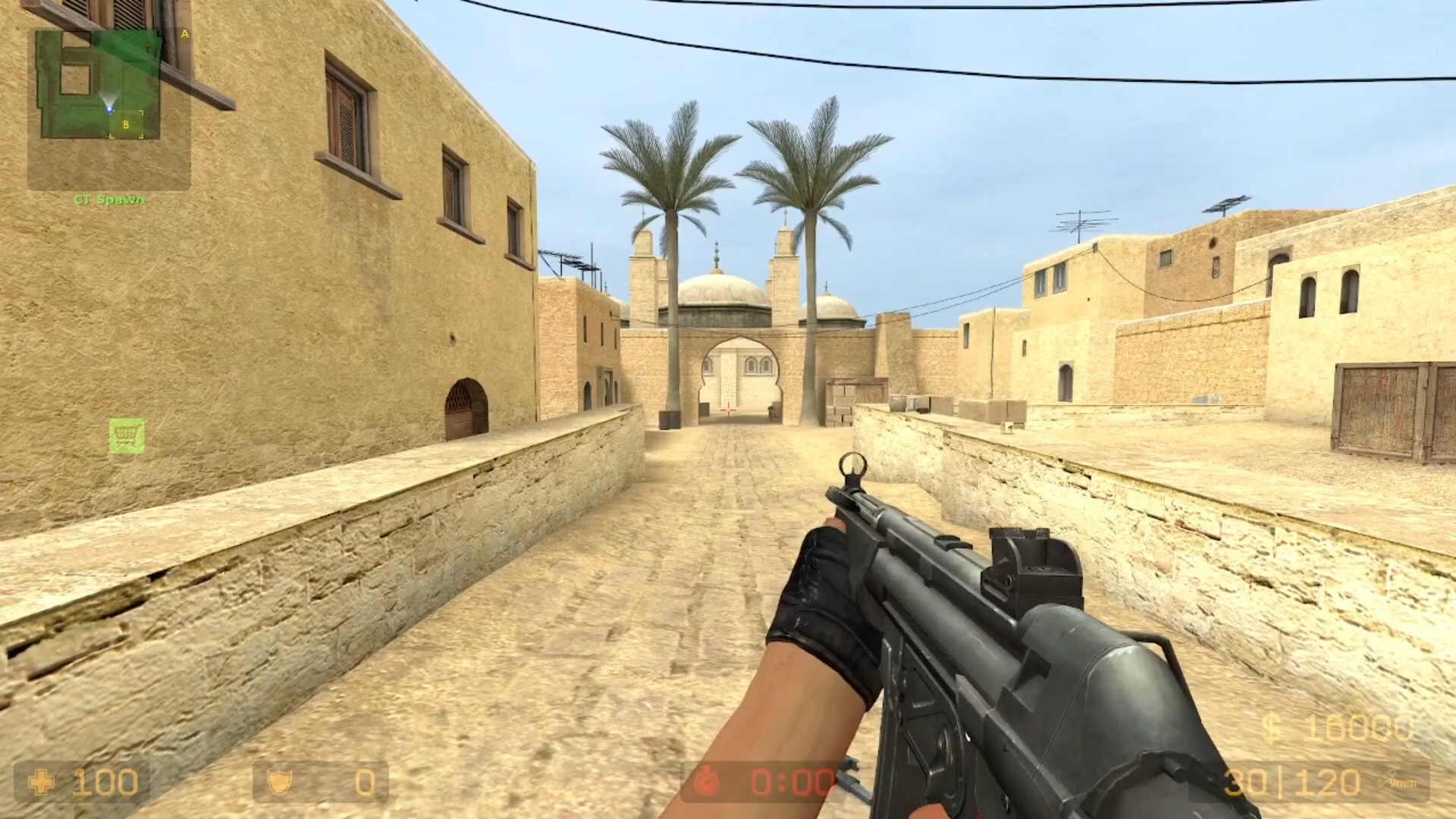Click the red crosshair at screen center

click(x=728, y=409)
